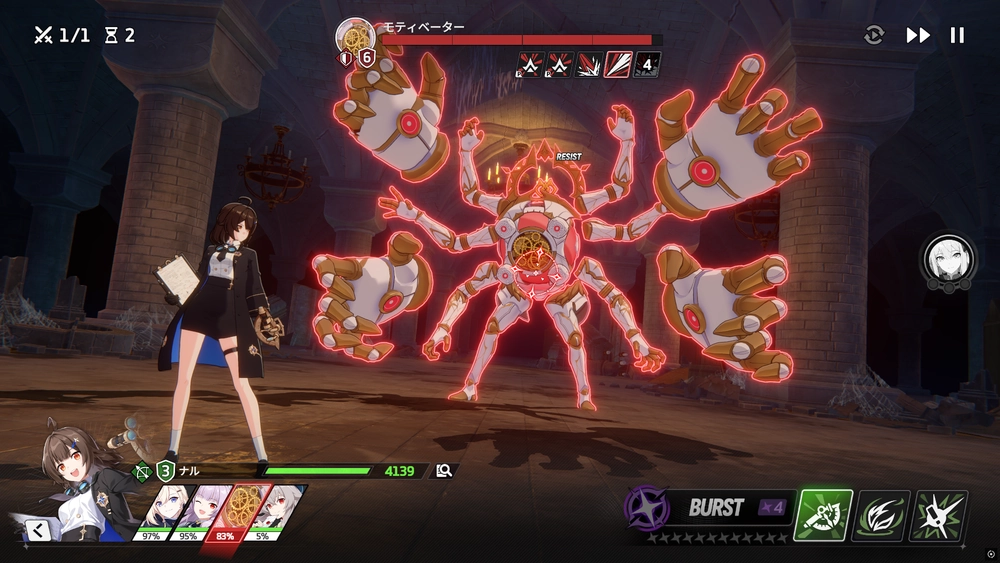Open the small target icon in the corner
This screenshot has height=563, width=1000.
(x=989, y=553)
